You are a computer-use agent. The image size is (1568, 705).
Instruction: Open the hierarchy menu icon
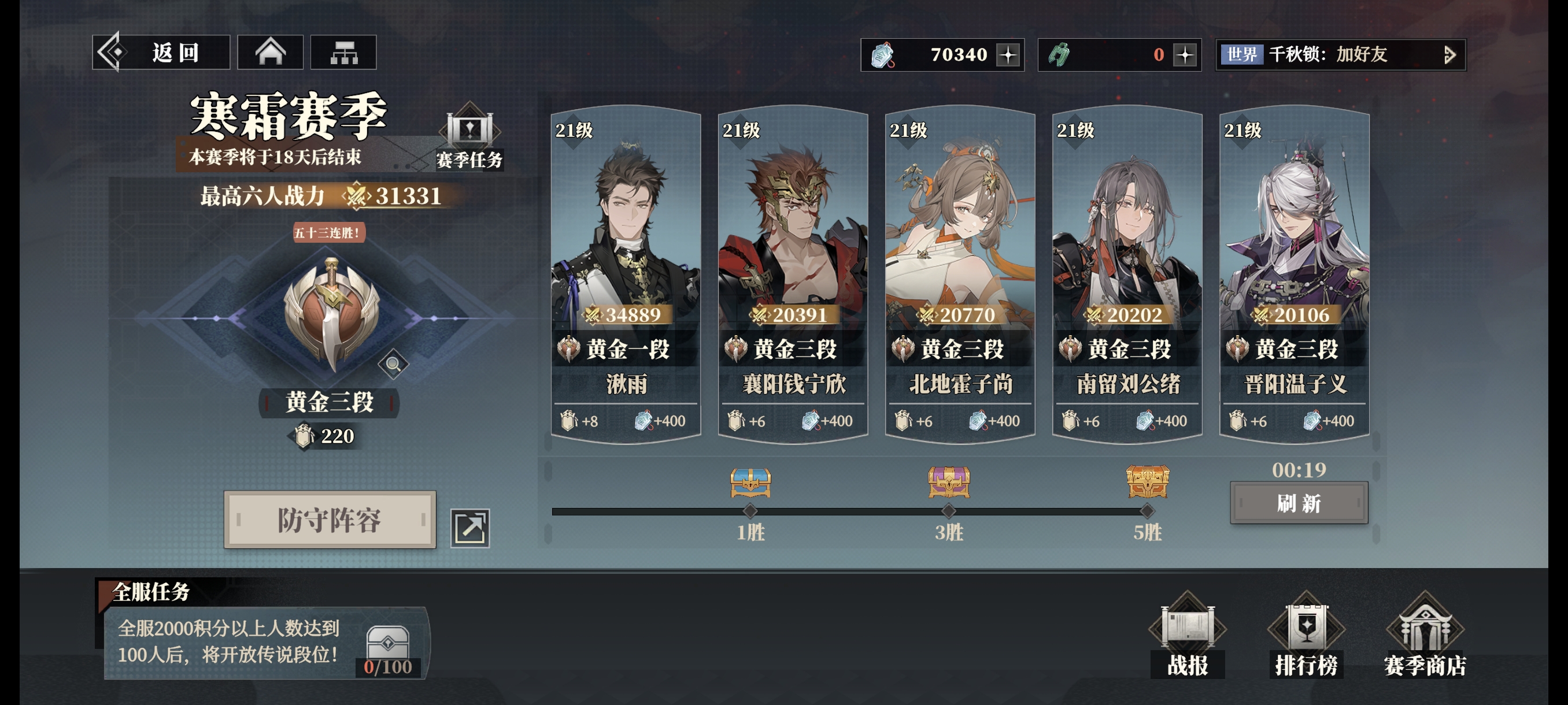(x=343, y=53)
